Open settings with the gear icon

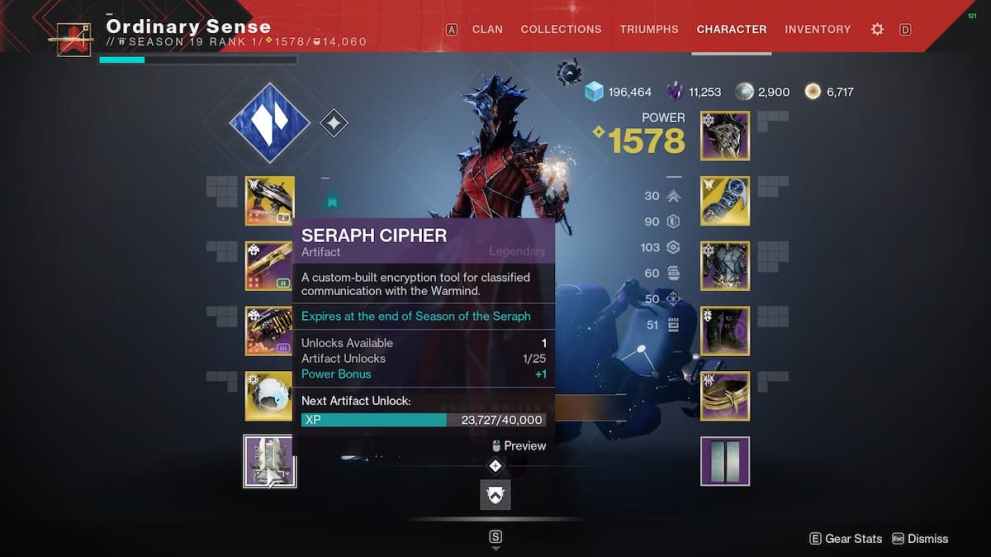coord(877,30)
